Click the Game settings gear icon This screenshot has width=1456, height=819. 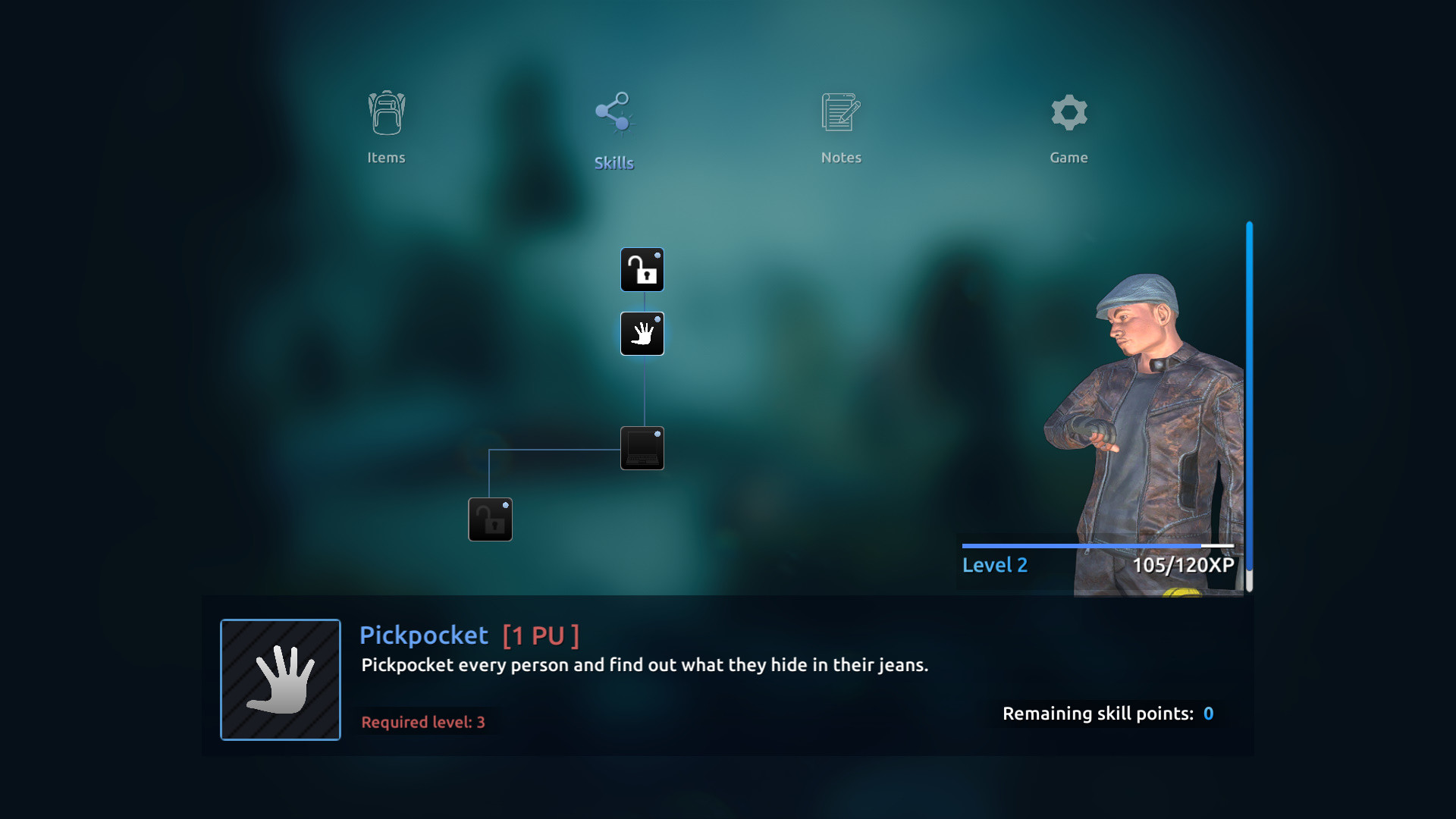[1069, 112]
